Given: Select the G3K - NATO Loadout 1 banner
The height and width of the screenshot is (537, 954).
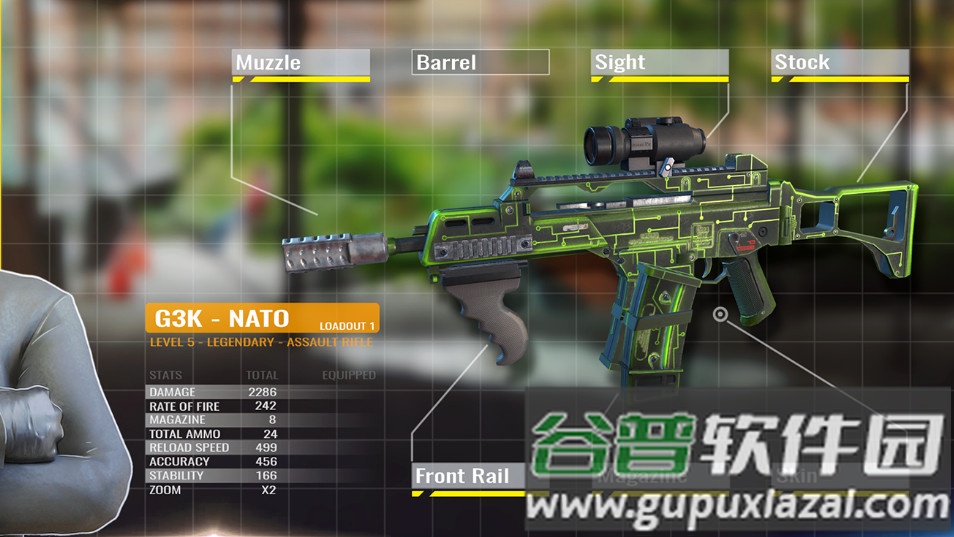Looking at the screenshot, I should 262,319.
